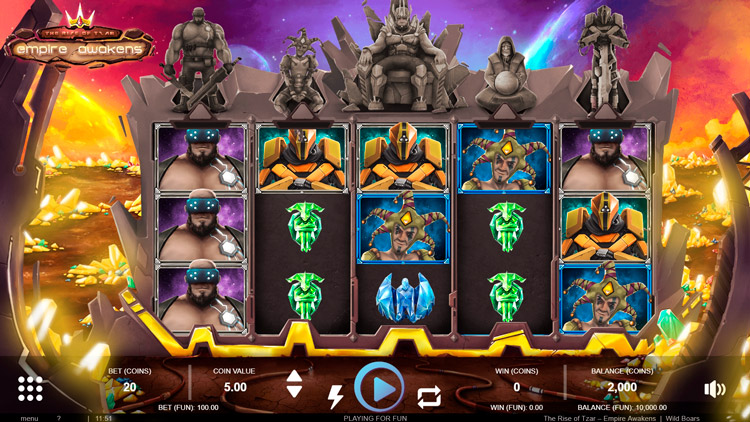This screenshot has width=750, height=422.
Task: Open the menu text link in footer
Action: pos(29,418)
